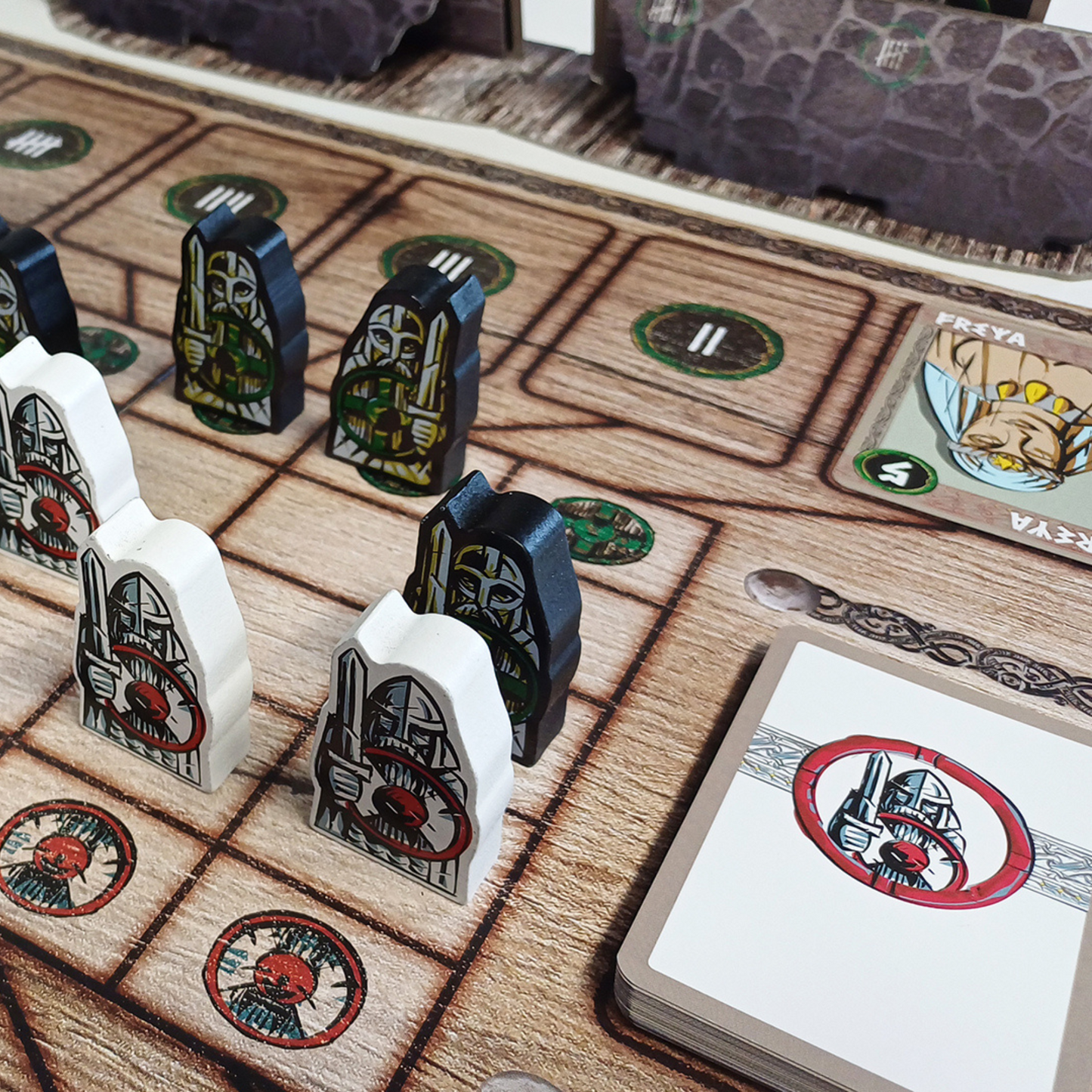Pick the board space marked IIII
The height and width of the screenshot is (1092, 1092).
225,198
